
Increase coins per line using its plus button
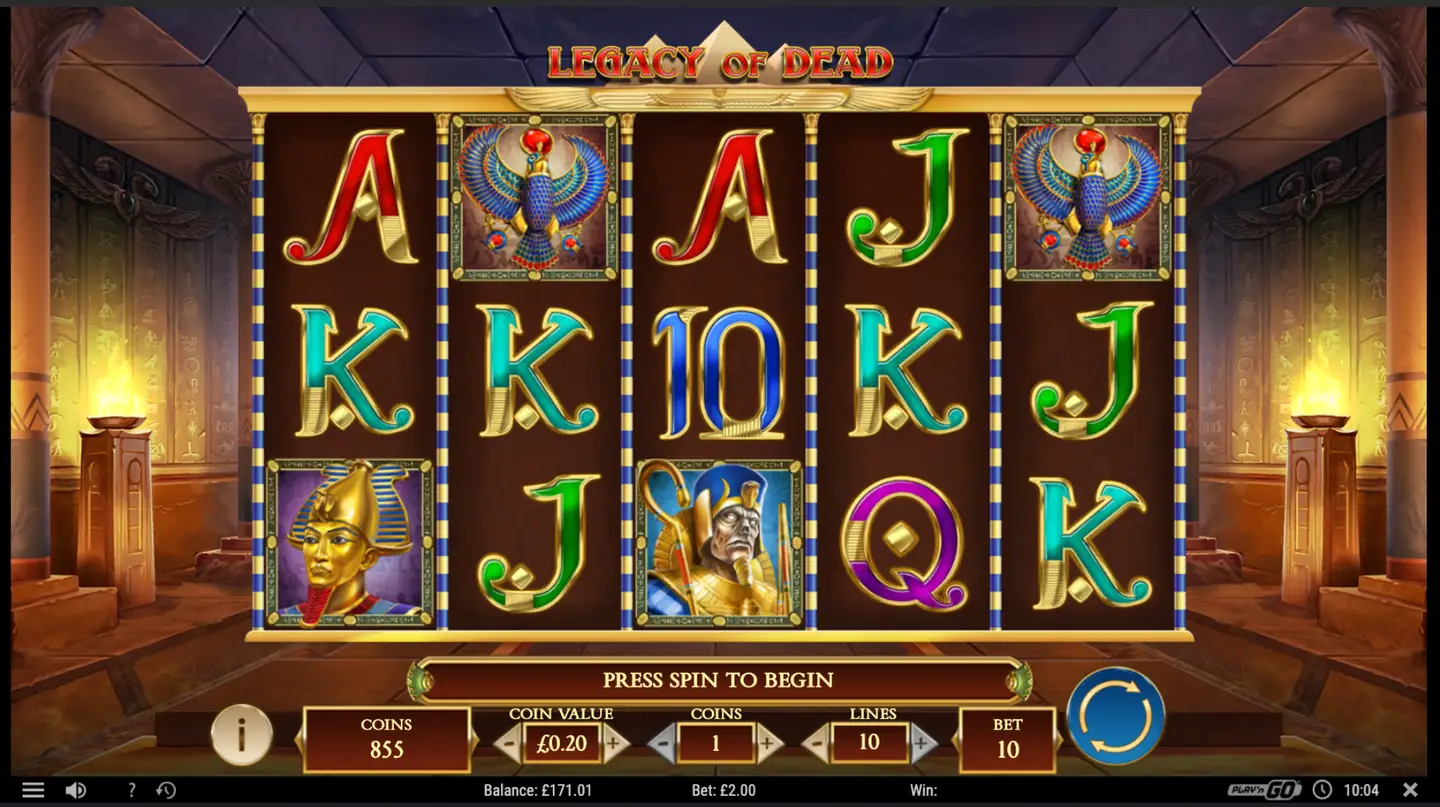(x=767, y=744)
